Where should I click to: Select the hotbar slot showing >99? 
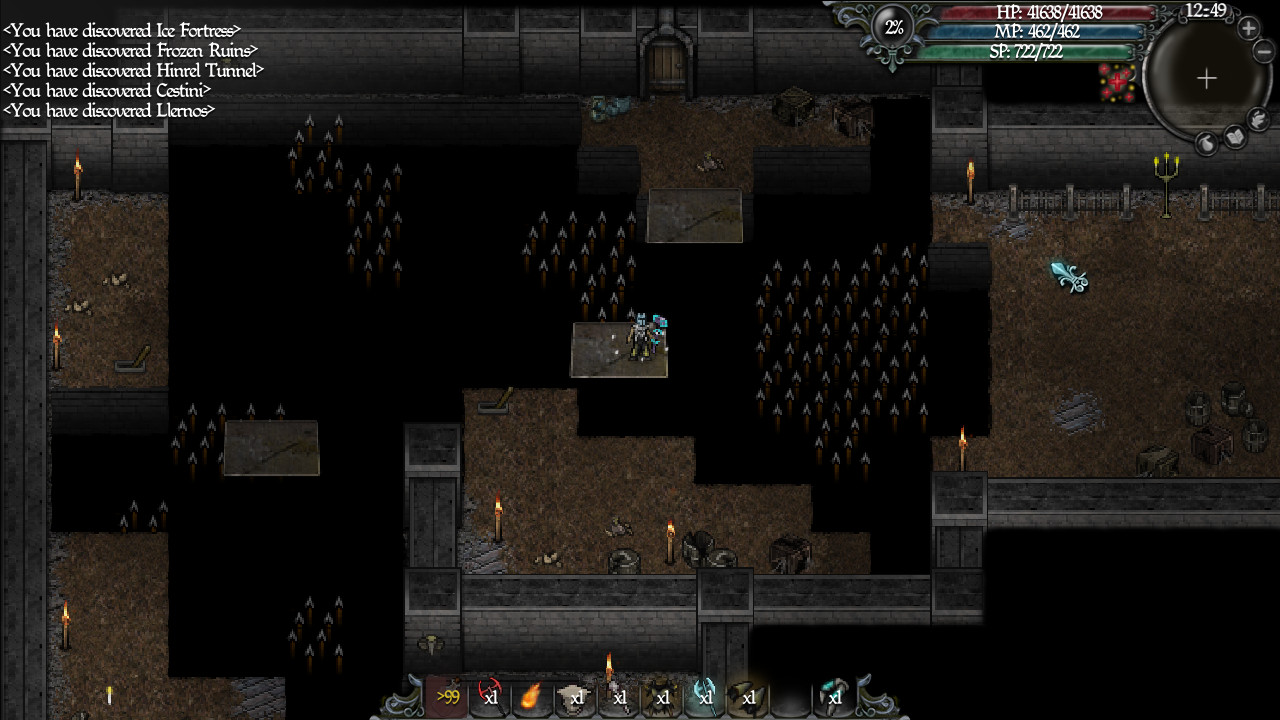tap(447, 696)
